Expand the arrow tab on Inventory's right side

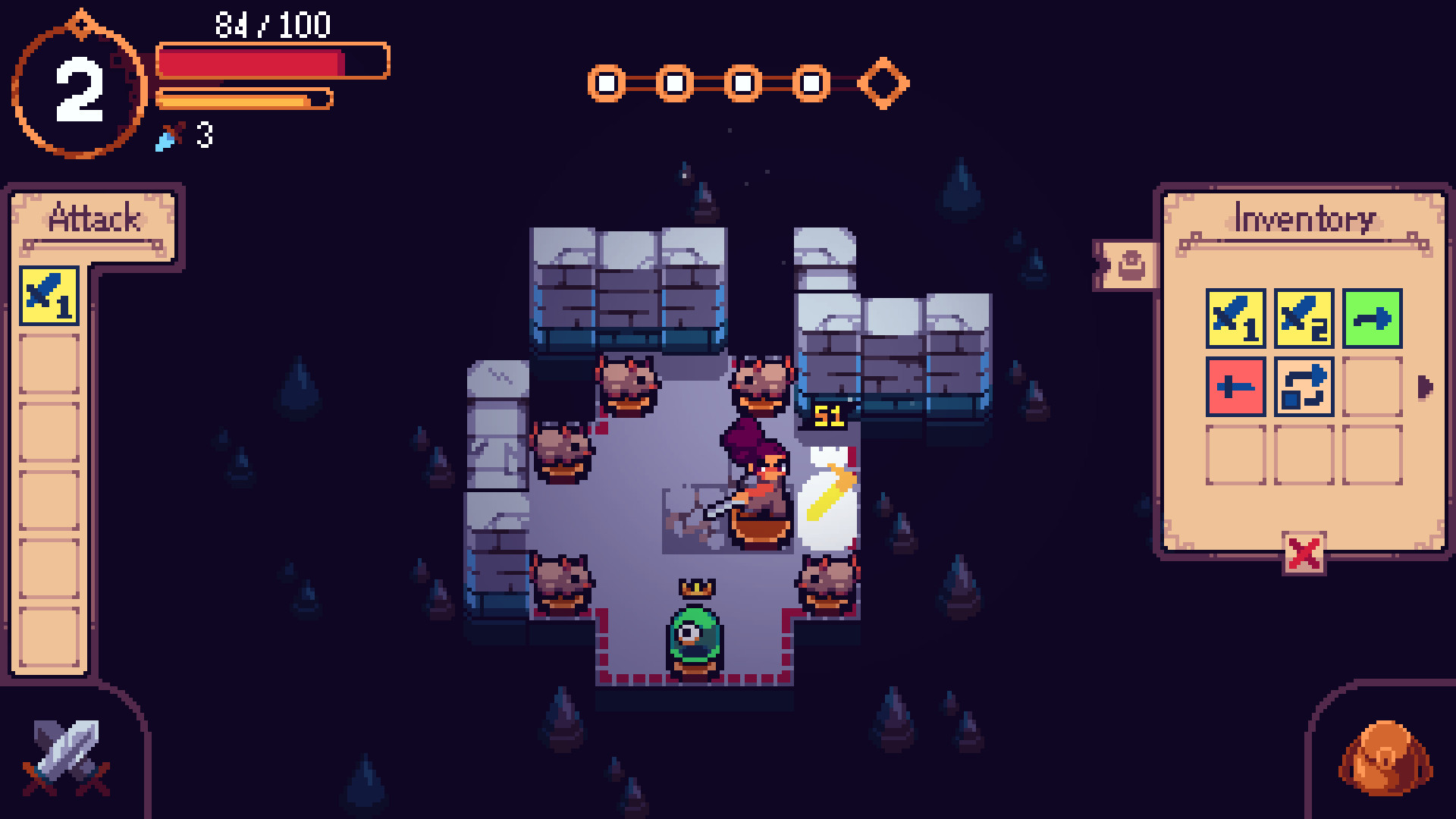(1424, 385)
